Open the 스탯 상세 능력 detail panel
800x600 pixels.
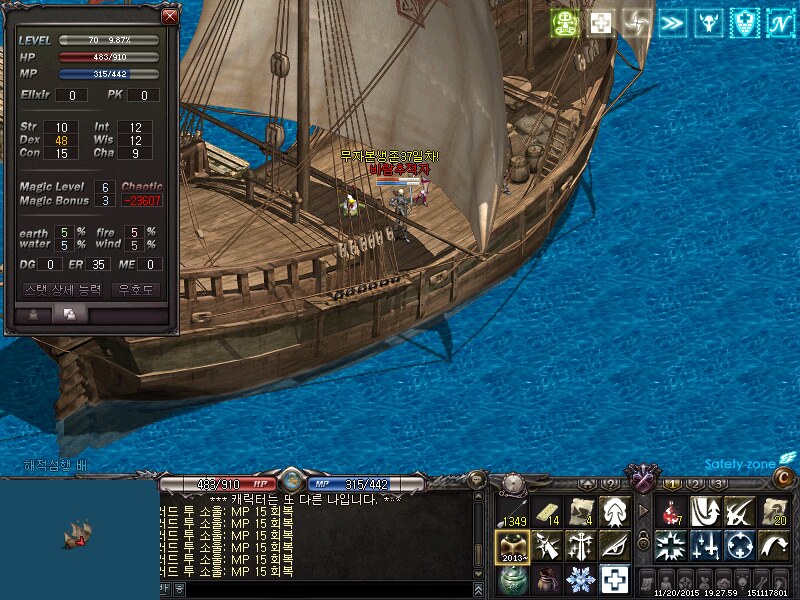62,289
